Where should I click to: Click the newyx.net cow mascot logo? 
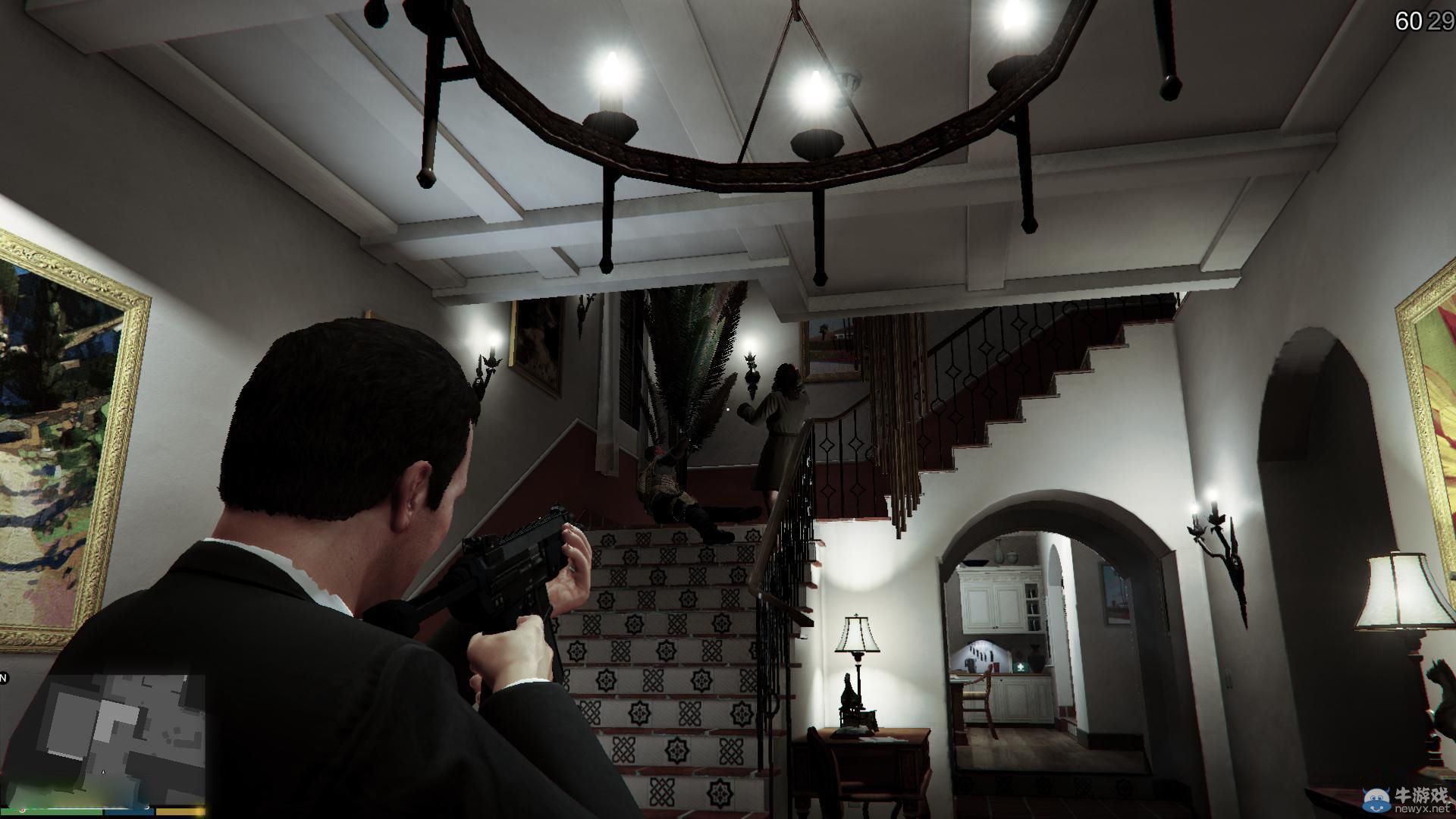coord(1376,800)
